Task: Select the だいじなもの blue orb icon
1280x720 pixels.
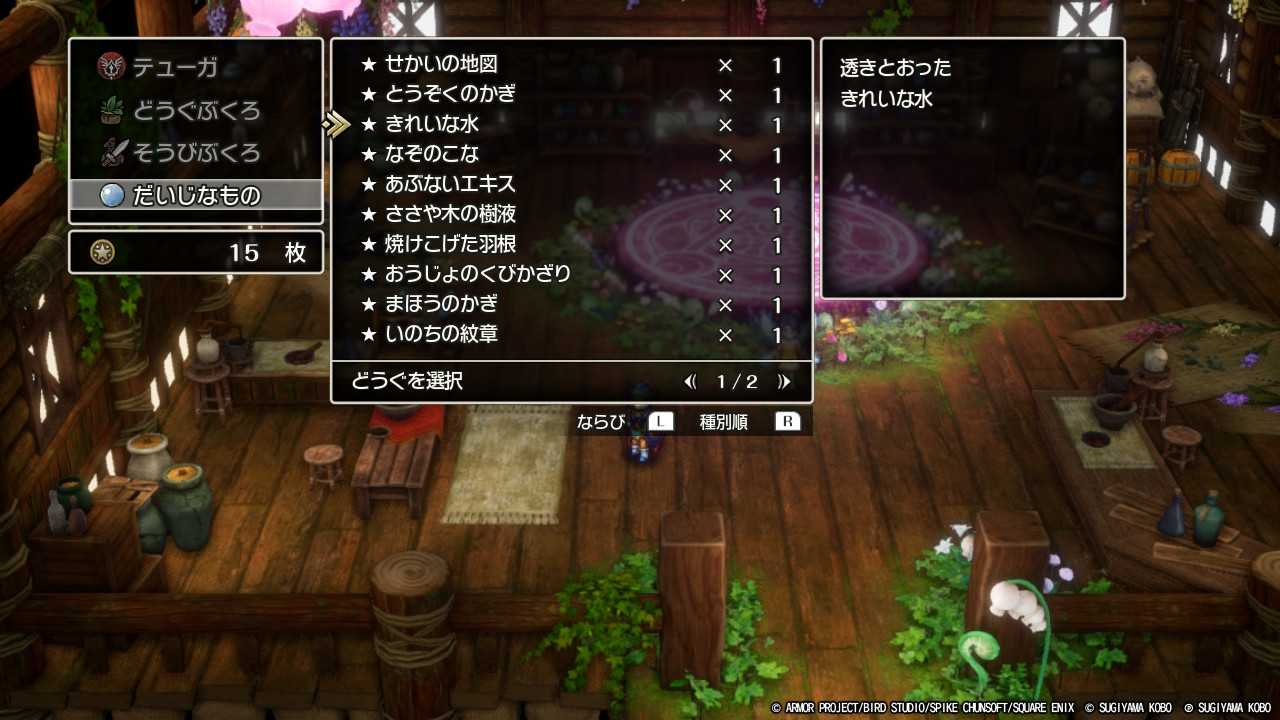Action: click(112, 195)
